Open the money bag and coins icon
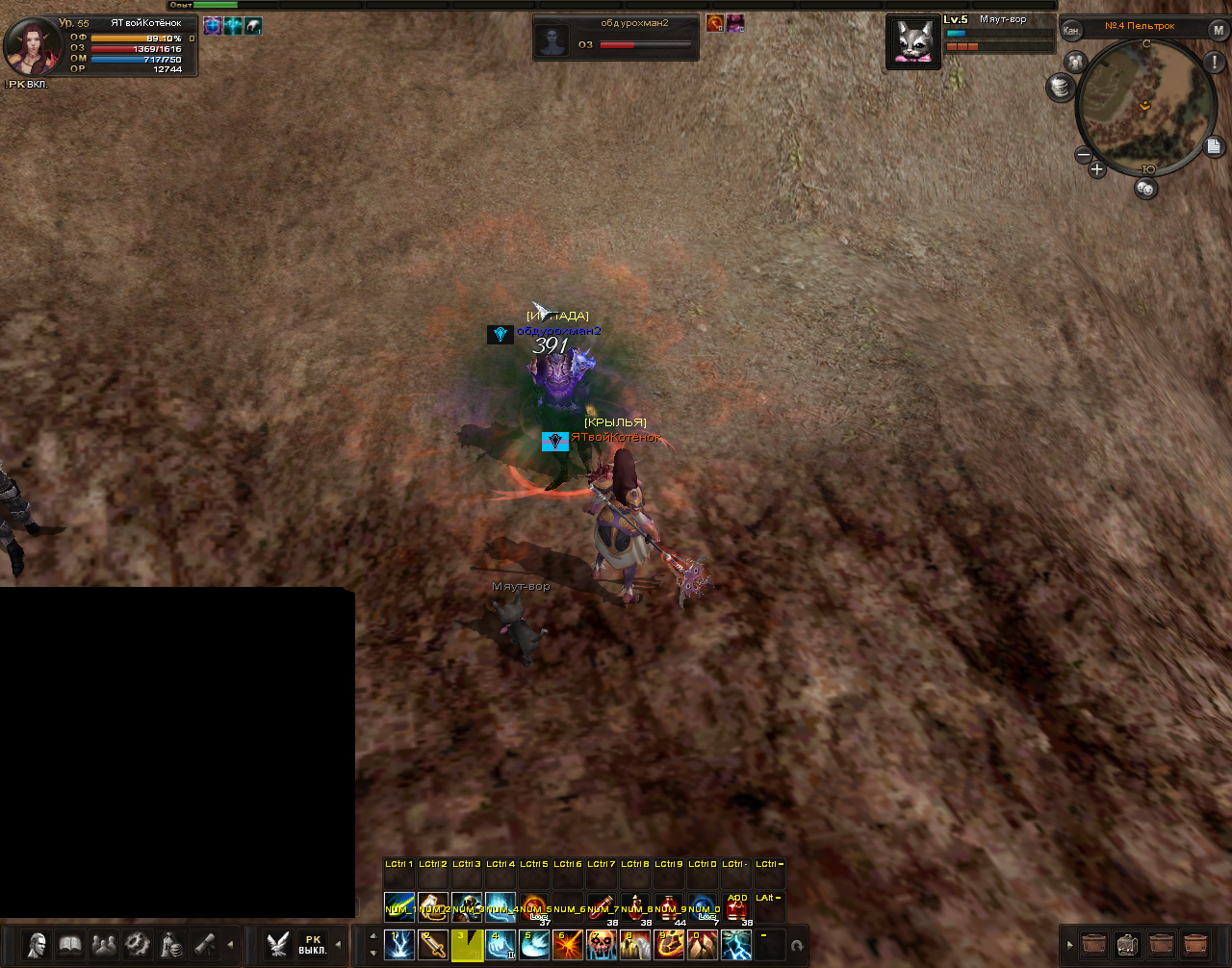 click(171, 945)
